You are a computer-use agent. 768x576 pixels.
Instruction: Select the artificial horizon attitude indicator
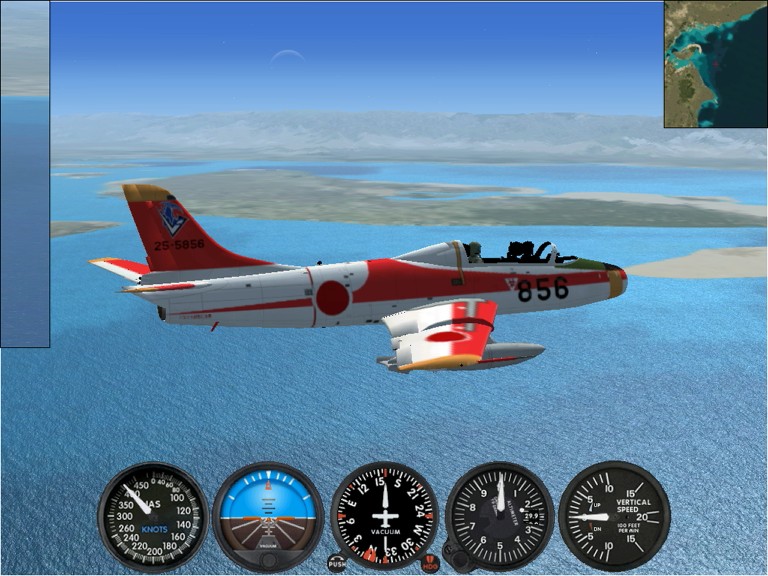click(268, 516)
